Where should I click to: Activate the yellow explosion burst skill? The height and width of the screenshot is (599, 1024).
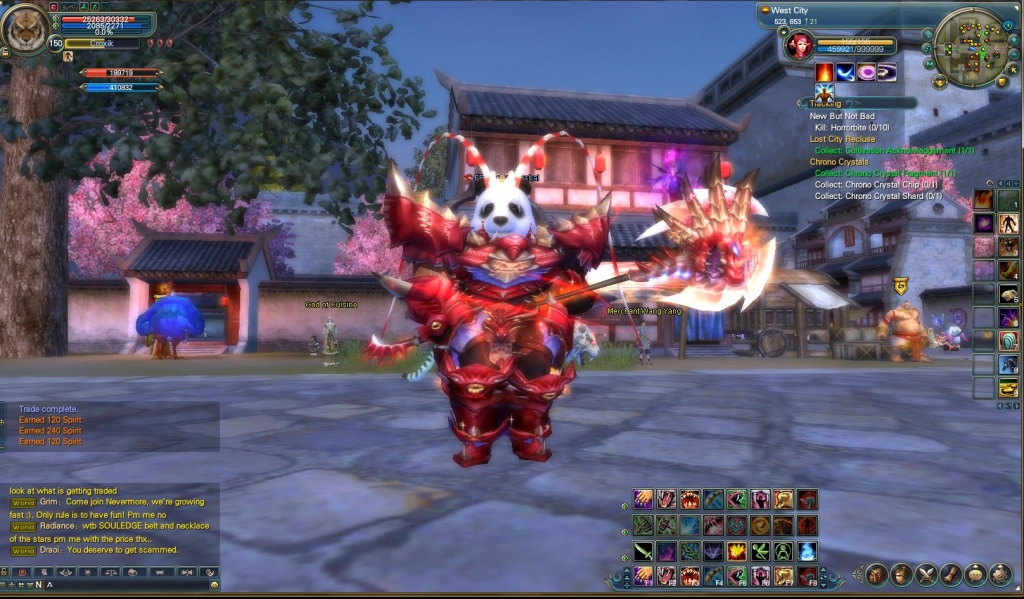pyautogui.click(x=735, y=551)
